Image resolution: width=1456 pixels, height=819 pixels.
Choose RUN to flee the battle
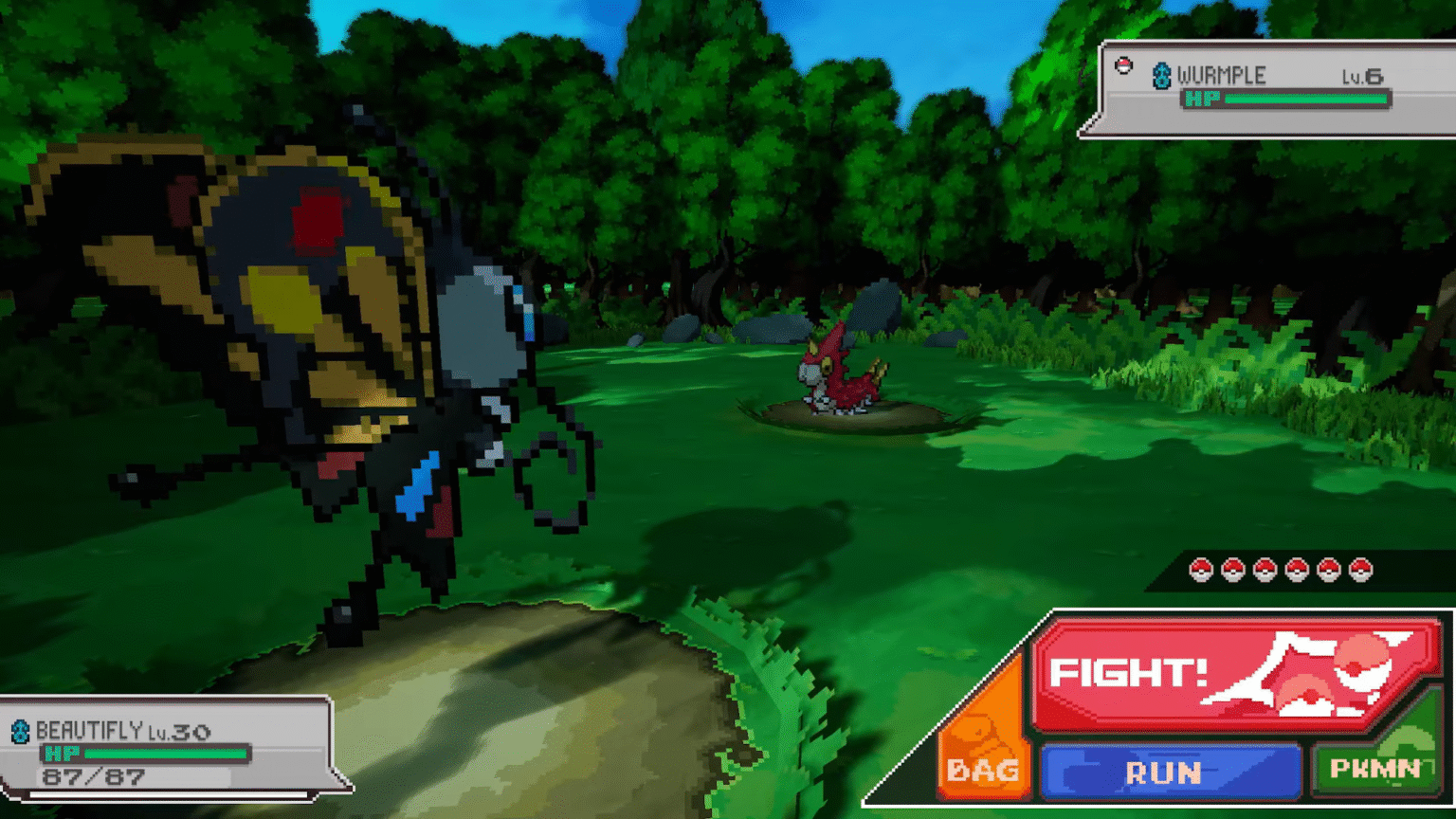coord(1166,773)
